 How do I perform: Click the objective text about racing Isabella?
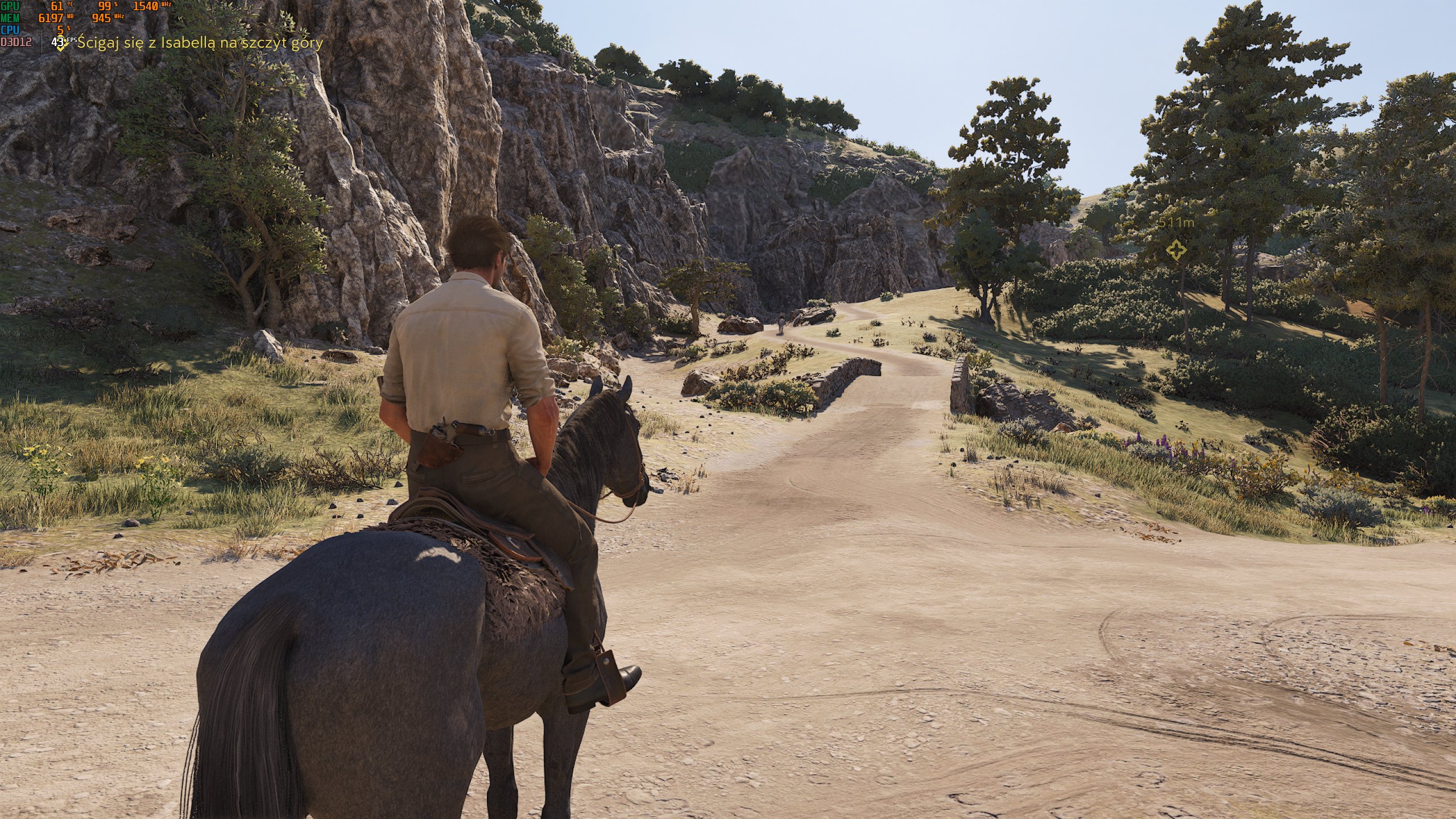[200, 43]
